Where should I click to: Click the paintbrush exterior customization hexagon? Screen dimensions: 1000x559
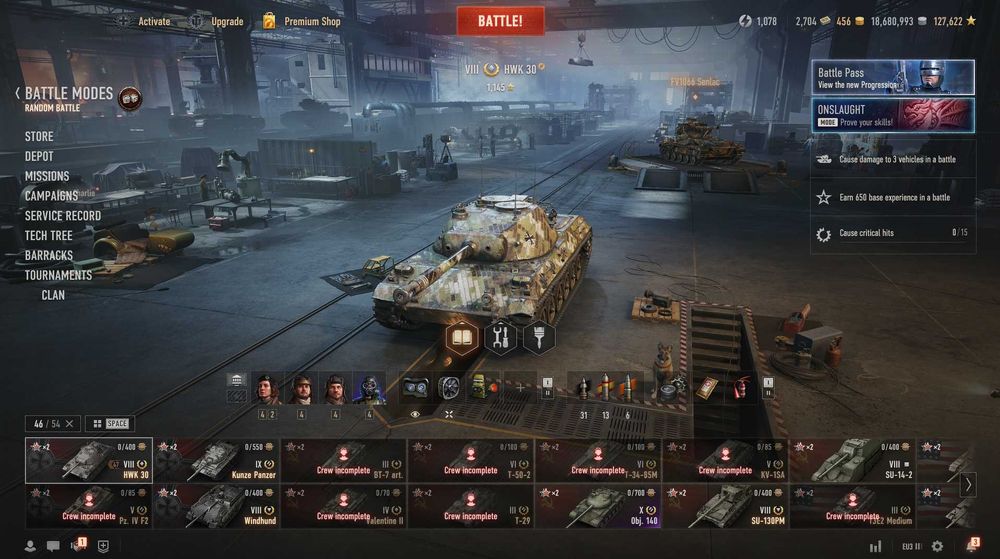point(538,337)
